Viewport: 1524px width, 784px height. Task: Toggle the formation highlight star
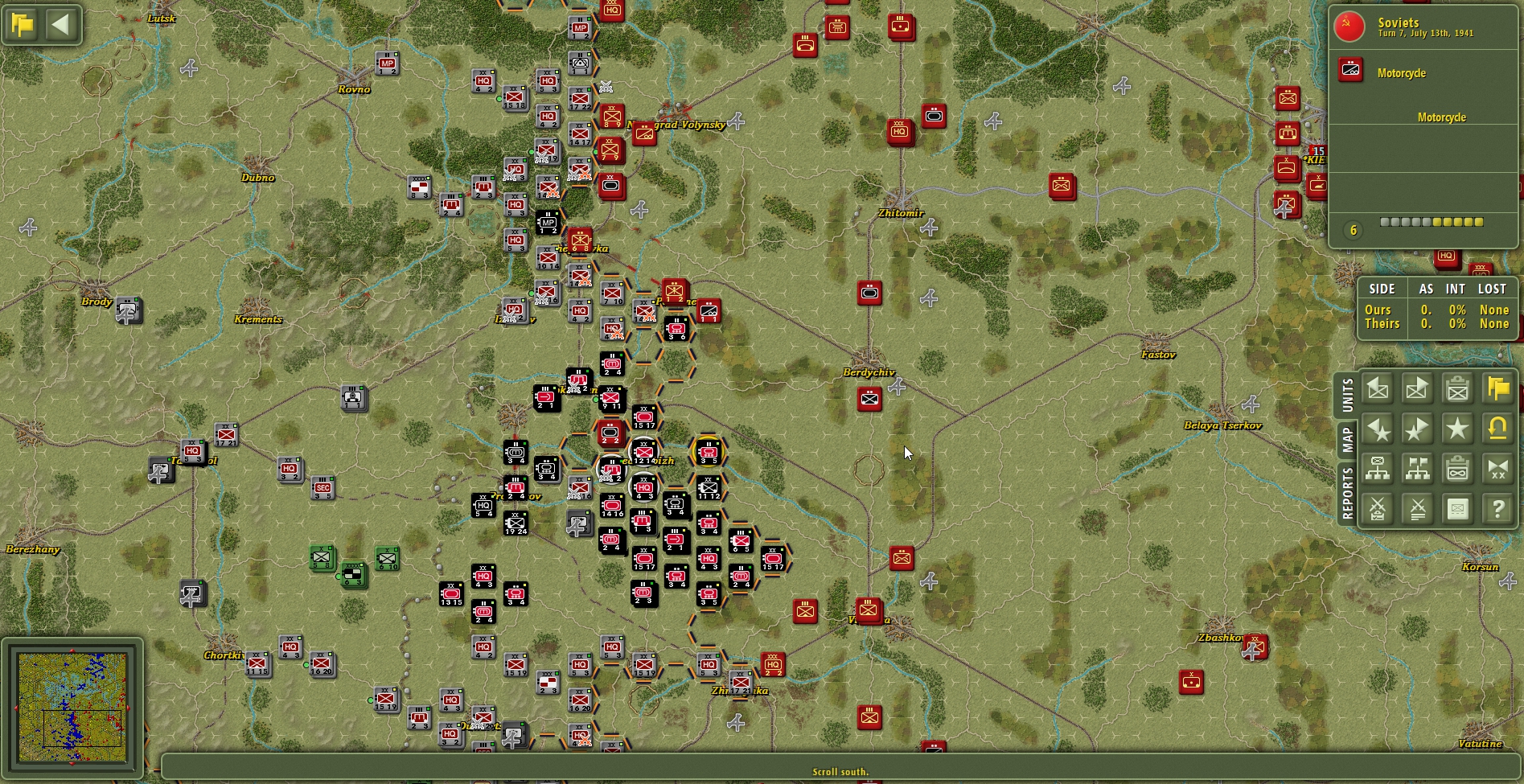(1458, 429)
